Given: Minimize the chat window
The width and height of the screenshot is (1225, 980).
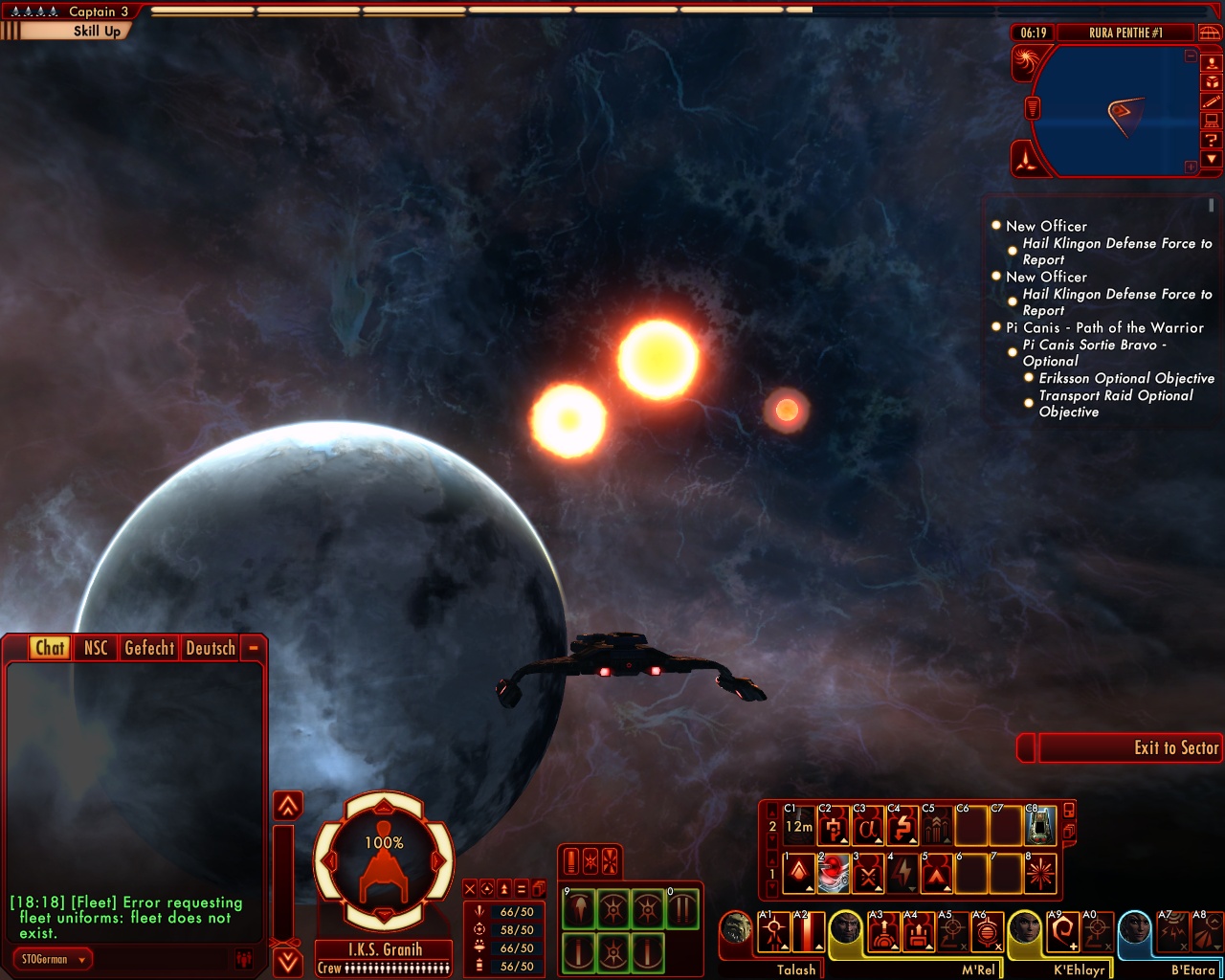Looking at the screenshot, I should pyautogui.click(x=254, y=648).
